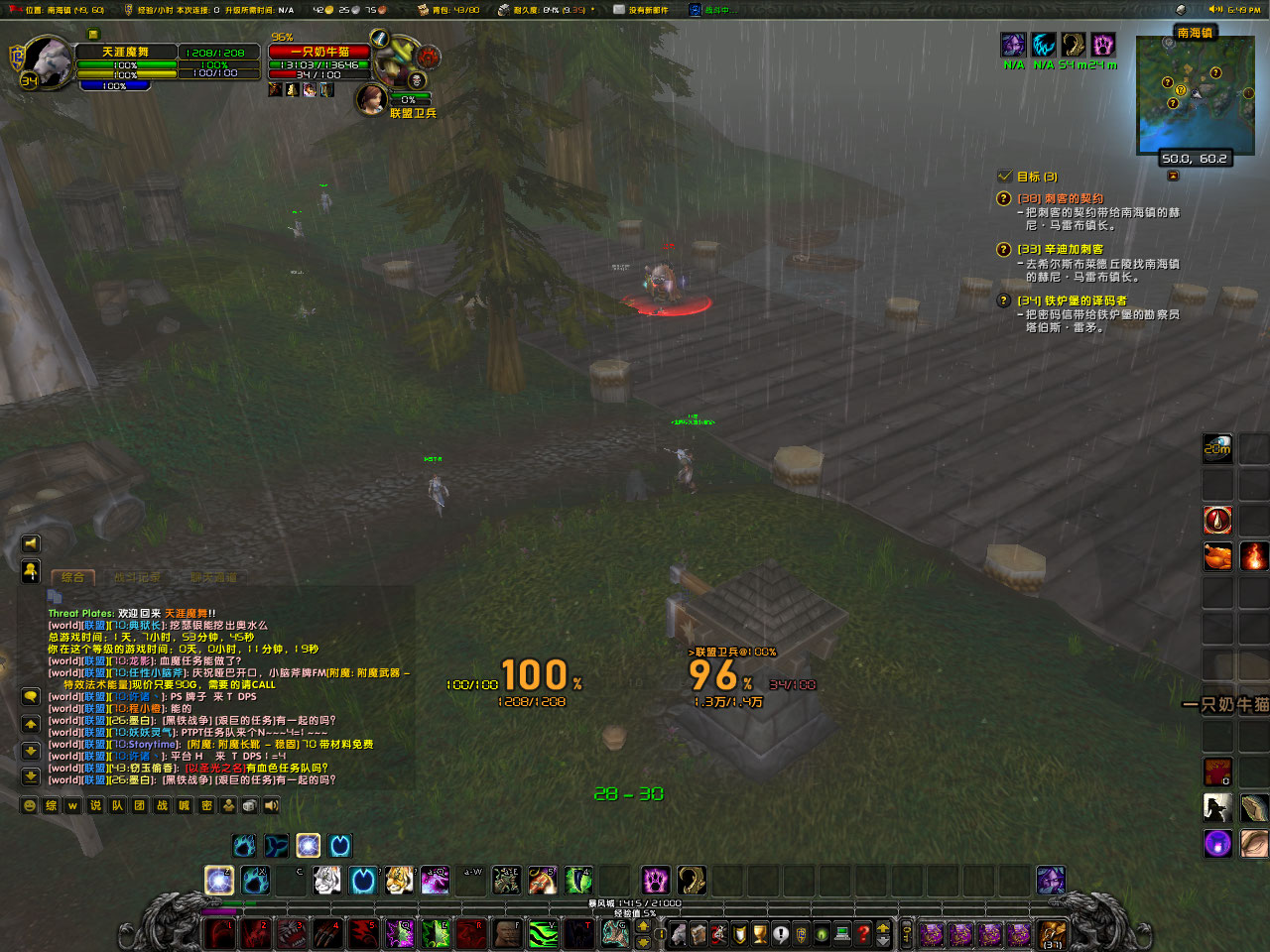Open the emote smiley icon under chat
Viewport: 1270px width, 952px height.
(29, 805)
